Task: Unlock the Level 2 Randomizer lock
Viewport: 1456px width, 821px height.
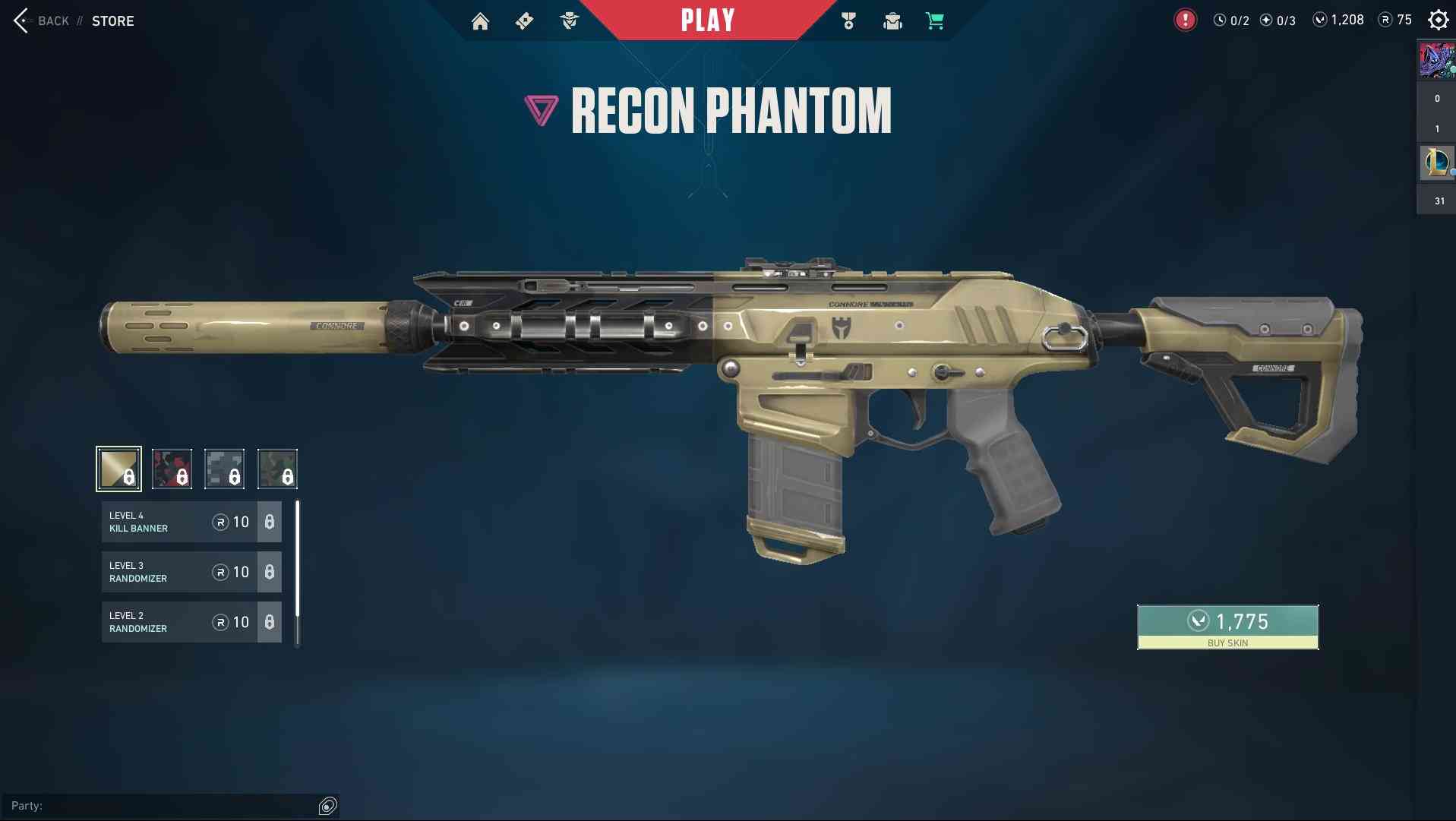Action: tap(270, 622)
